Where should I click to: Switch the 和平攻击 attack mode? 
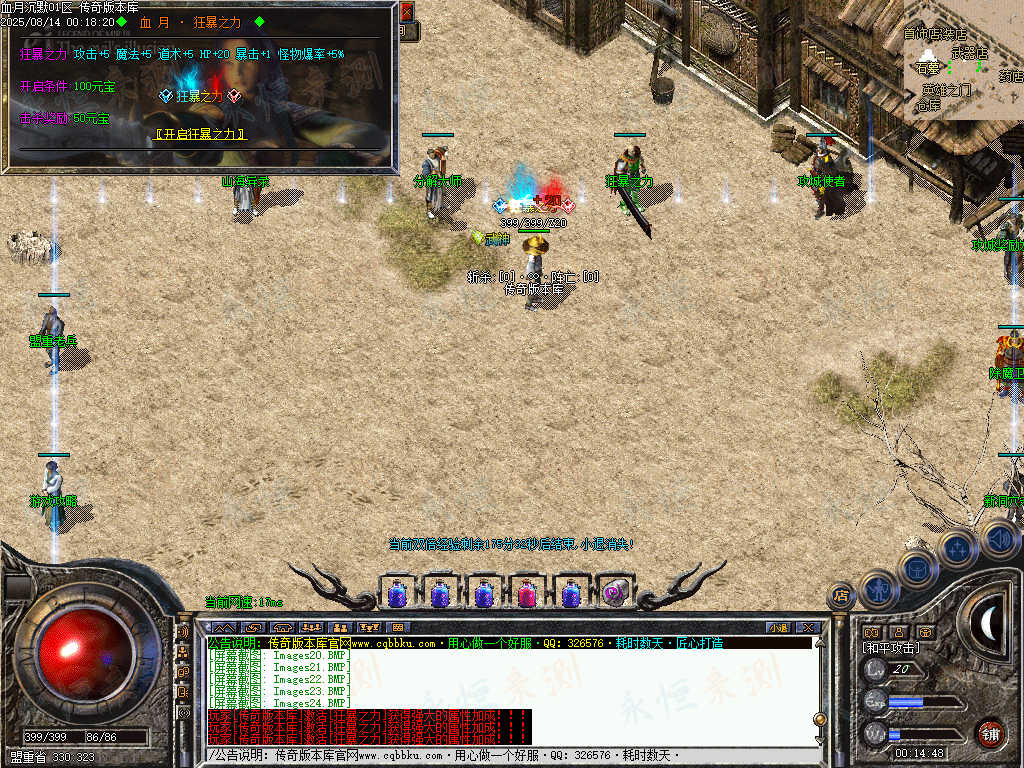[x=891, y=648]
